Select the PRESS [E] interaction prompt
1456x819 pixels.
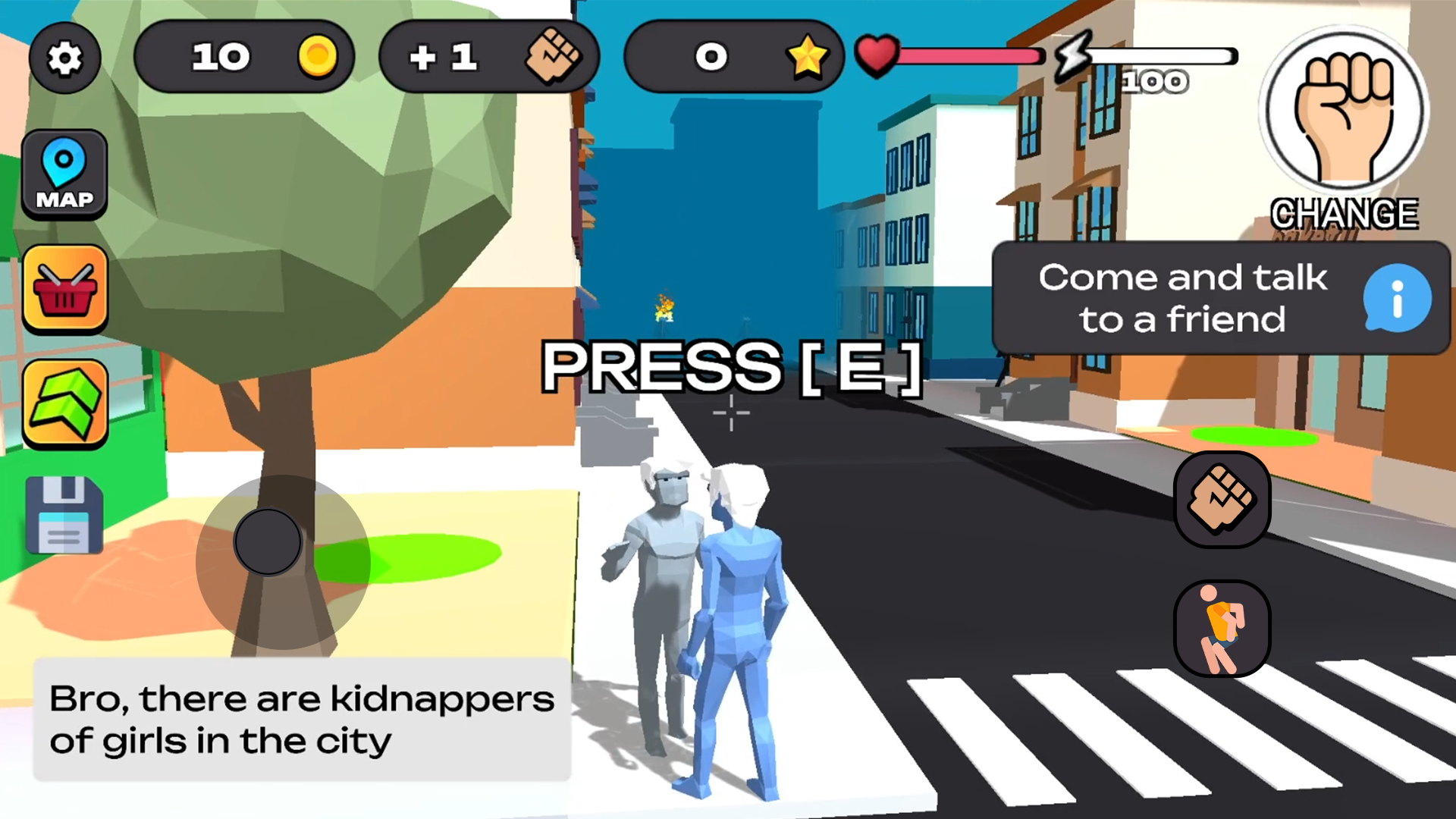tap(730, 369)
